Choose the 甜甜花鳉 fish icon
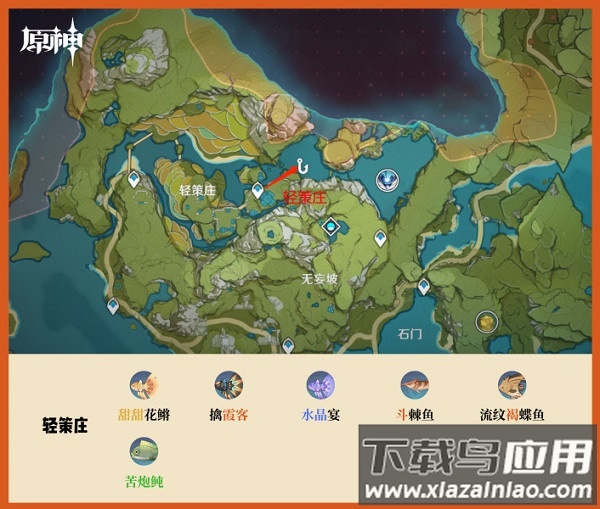Screen dimensions: 600x509 point(145,385)
